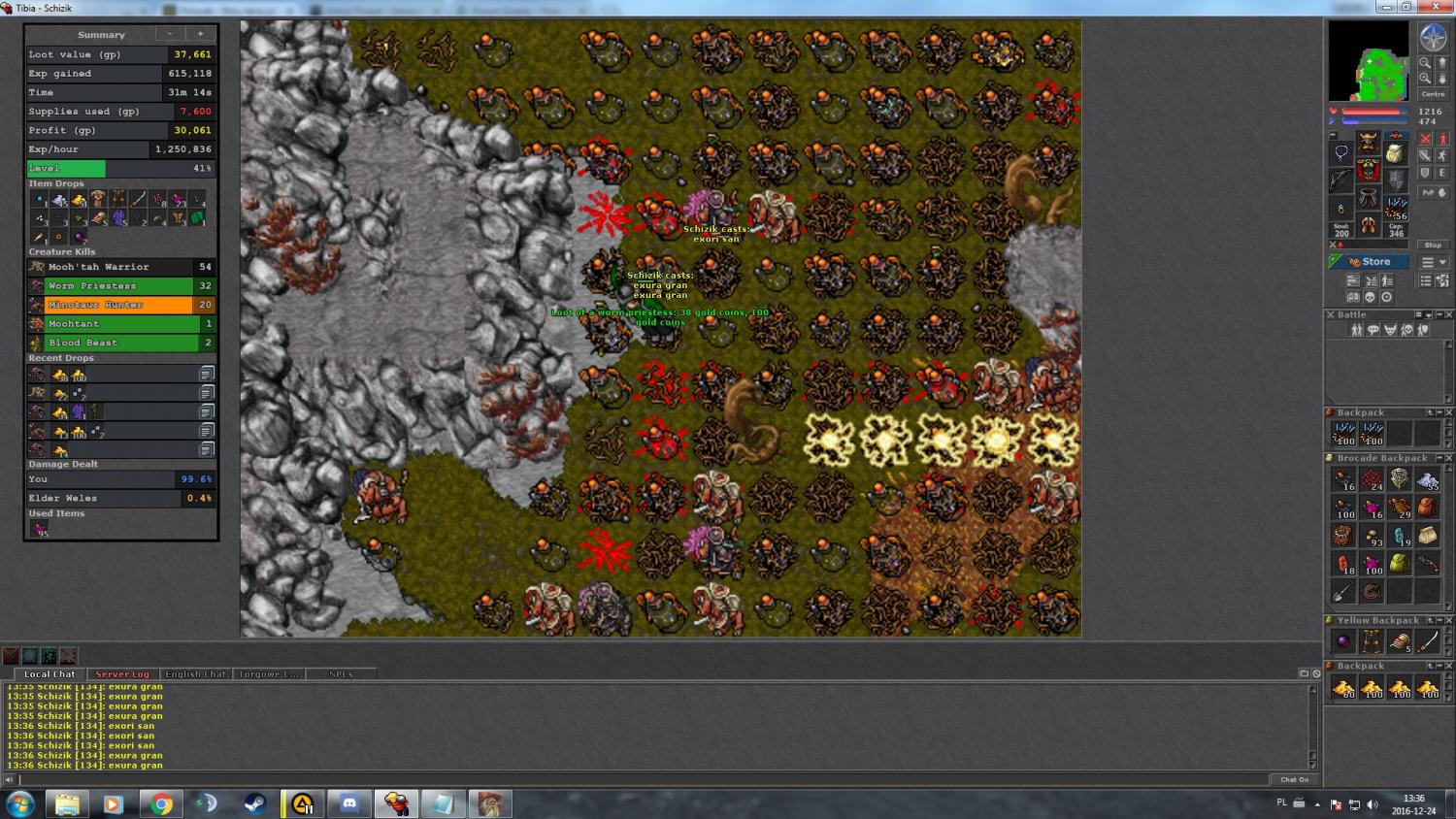Click the helmet equipment slot
The height and width of the screenshot is (819, 1456).
click(1368, 144)
